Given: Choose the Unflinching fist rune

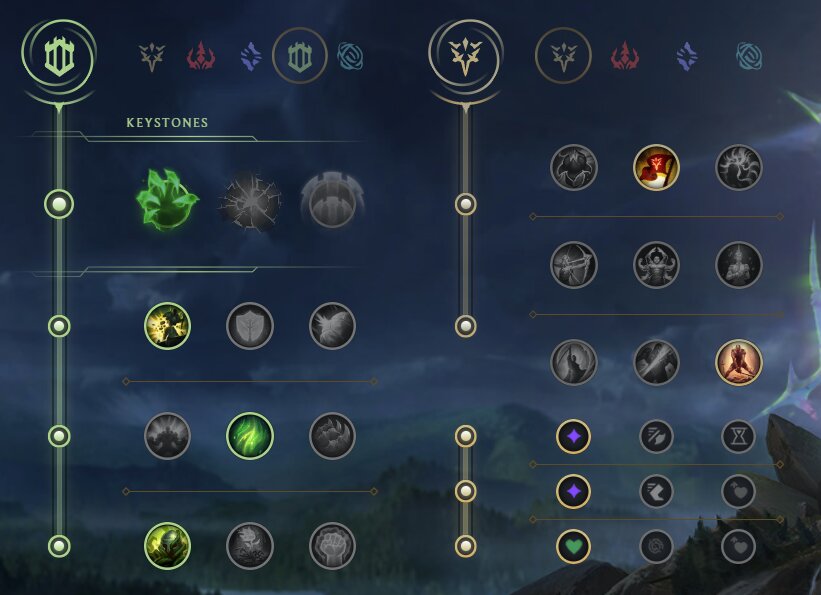Looking at the screenshot, I should point(333,546).
